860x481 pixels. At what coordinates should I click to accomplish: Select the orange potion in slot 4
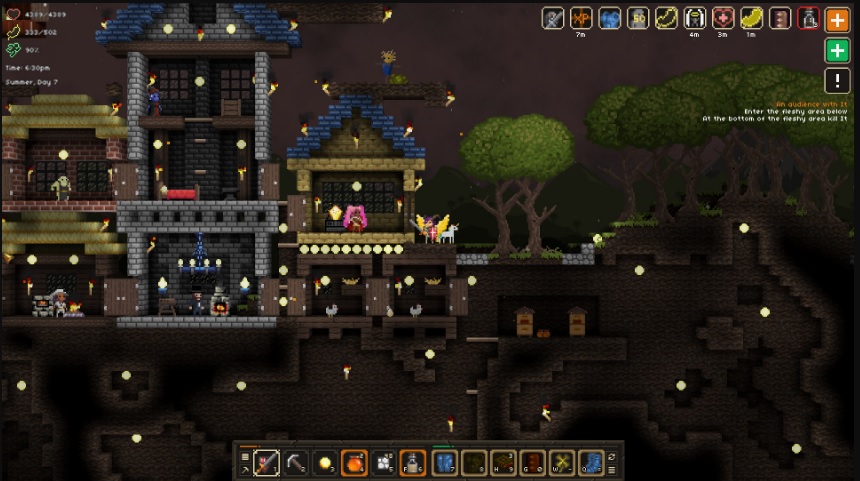click(354, 462)
